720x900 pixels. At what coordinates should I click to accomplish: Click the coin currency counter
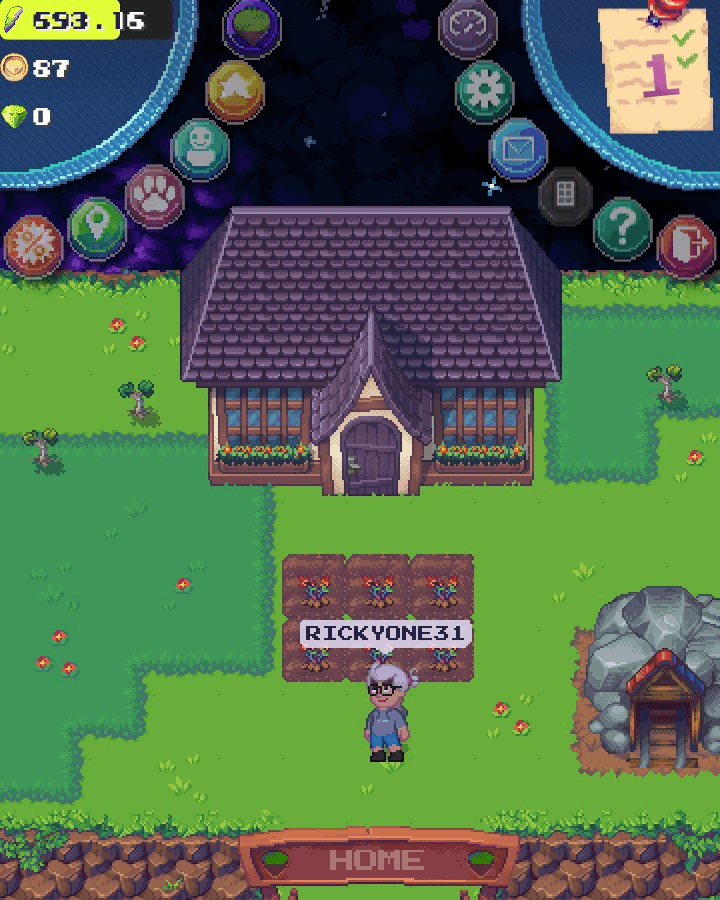[36, 68]
